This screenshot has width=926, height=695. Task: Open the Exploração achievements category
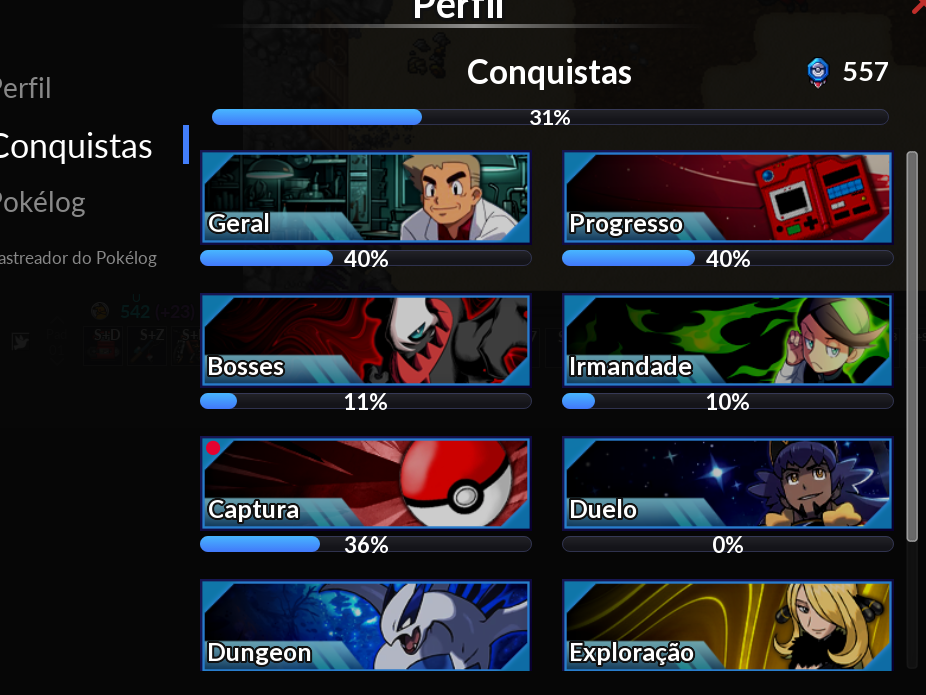point(727,626)
